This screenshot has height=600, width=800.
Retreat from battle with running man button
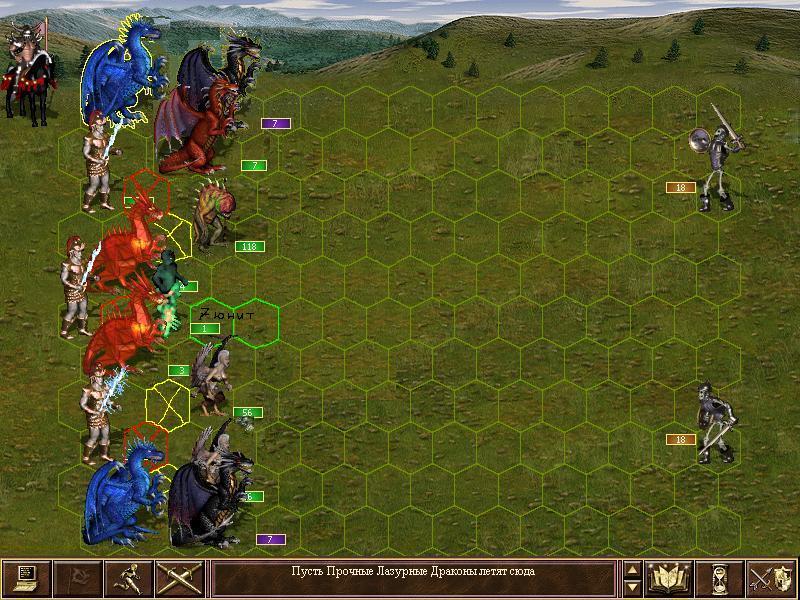click(129, 578)
